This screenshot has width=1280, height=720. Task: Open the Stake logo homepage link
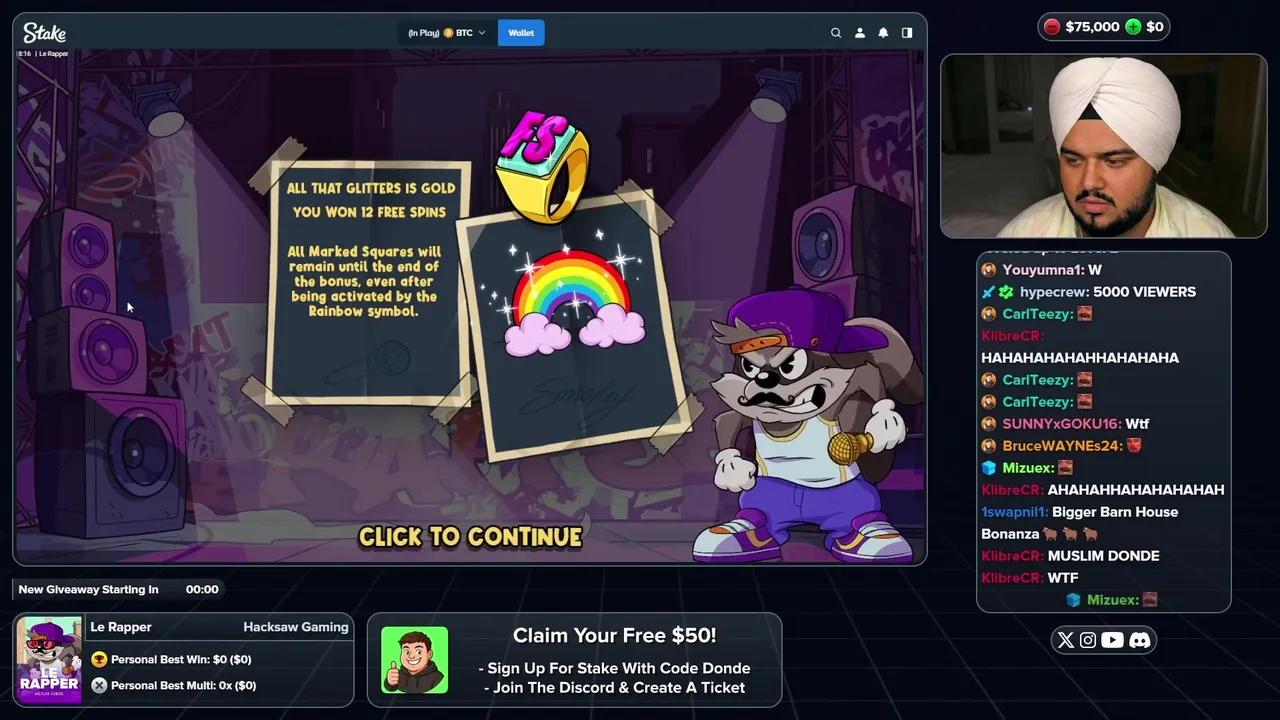click(44, 32)
